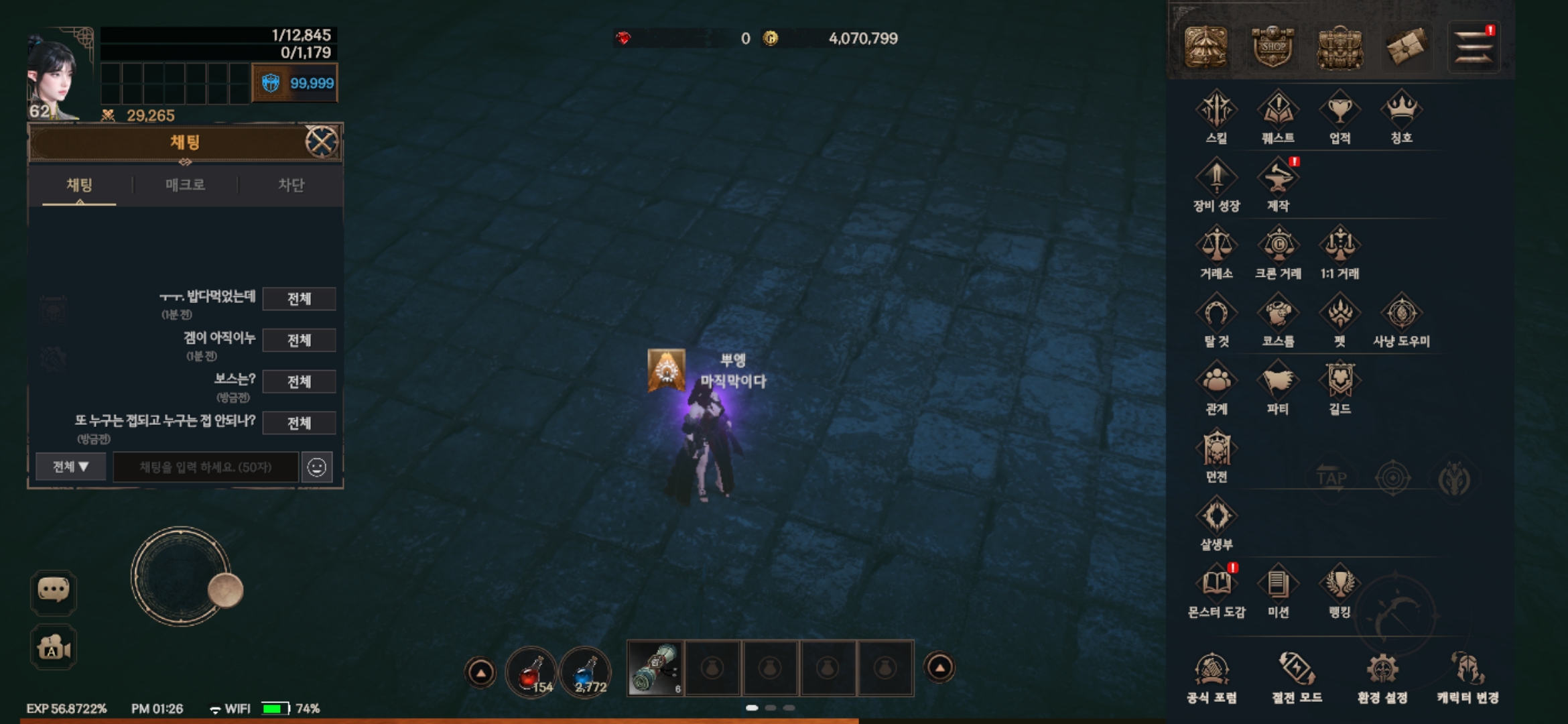The image size is (1568, 724).
Task: Switch to the 차단 tab
Action: (291, 185)
